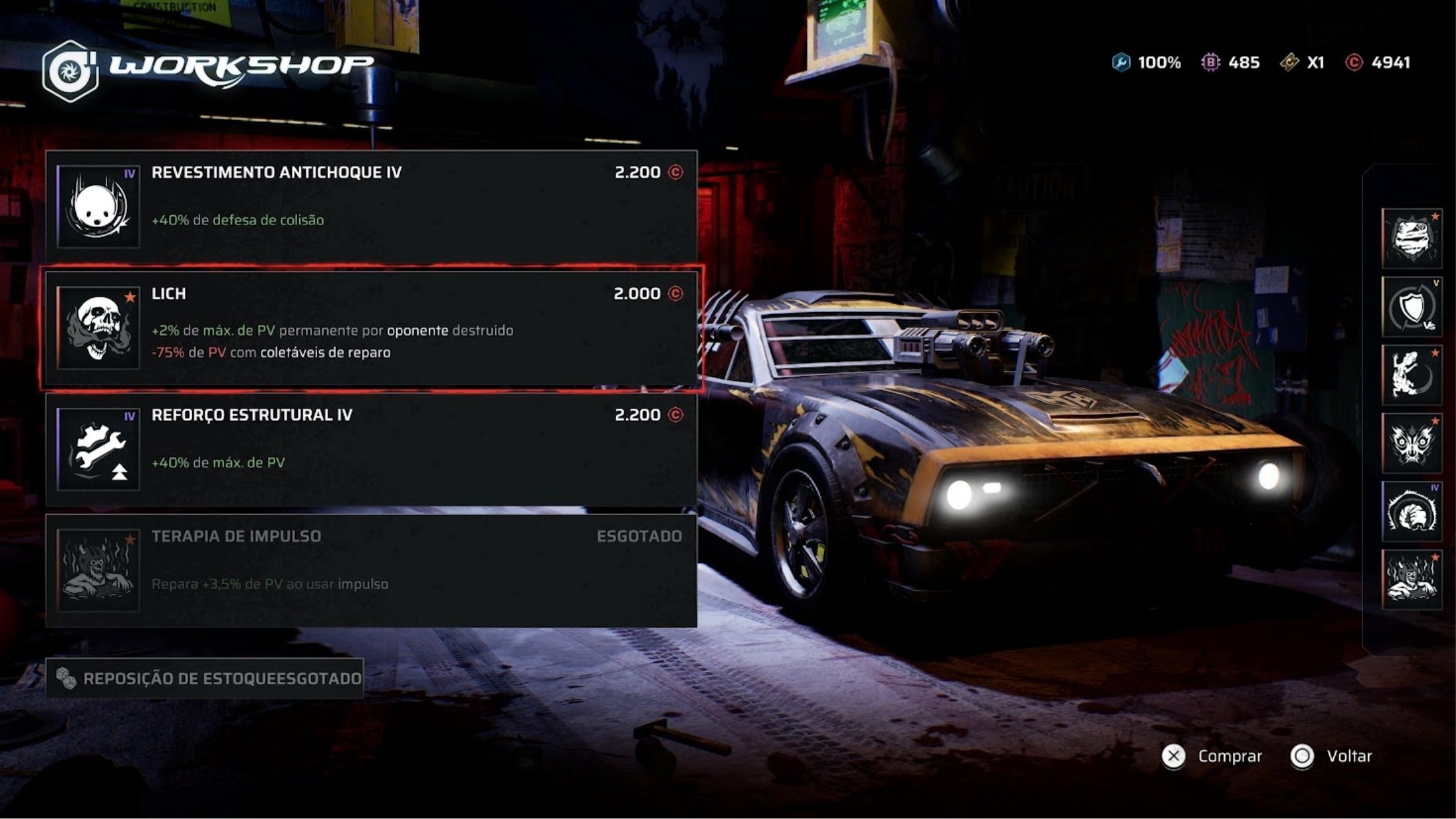Choose the Lich upgrade for 2.000
Viewport: 1456px width, 819px height.
(x=371, y=327)
